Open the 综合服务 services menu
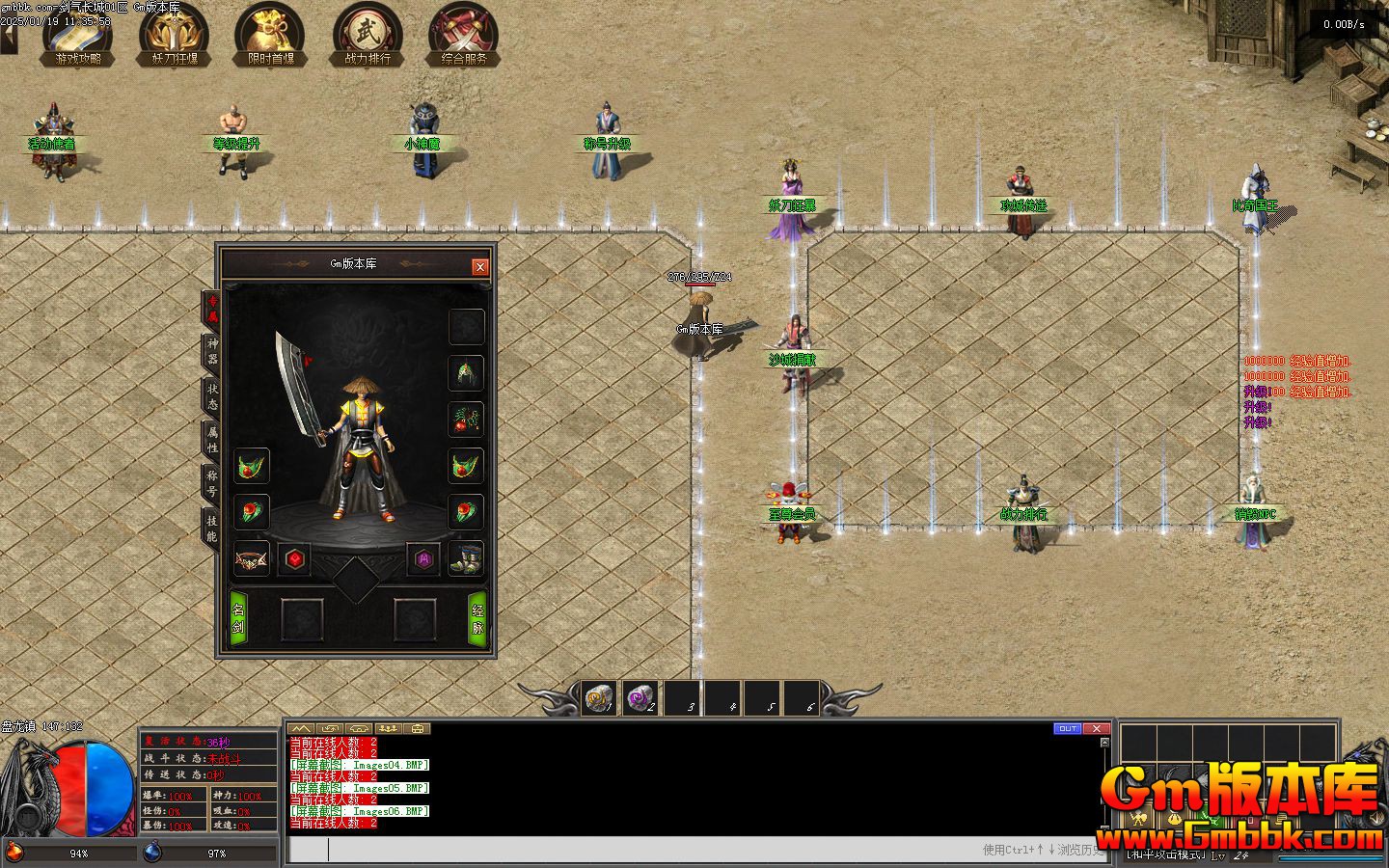This screenshot has width=1389, height=868. [464, 35]
